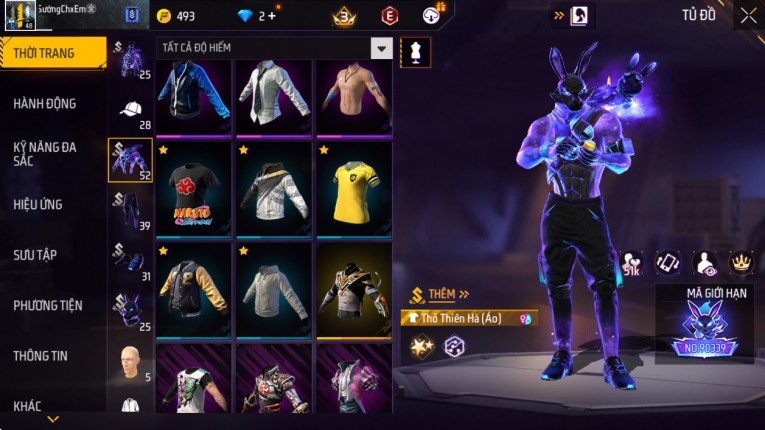Choose the black and yellow varsity jacket
Screen dimensions: 765x430
coord(193,288)
